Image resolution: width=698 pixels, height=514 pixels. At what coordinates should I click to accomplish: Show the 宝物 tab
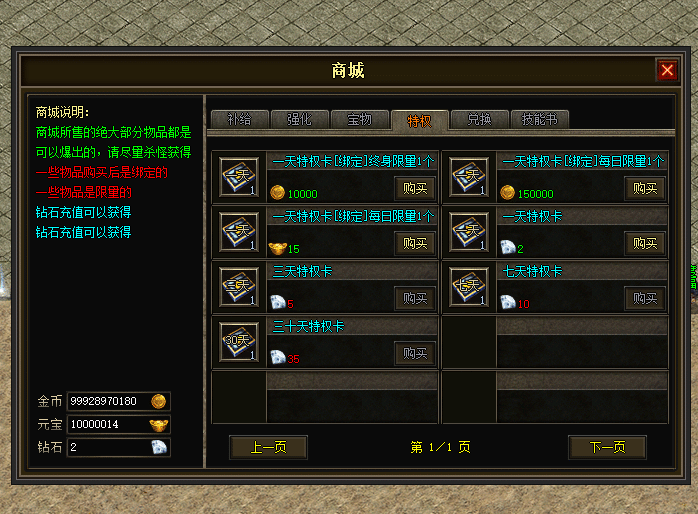pos(359,119)
